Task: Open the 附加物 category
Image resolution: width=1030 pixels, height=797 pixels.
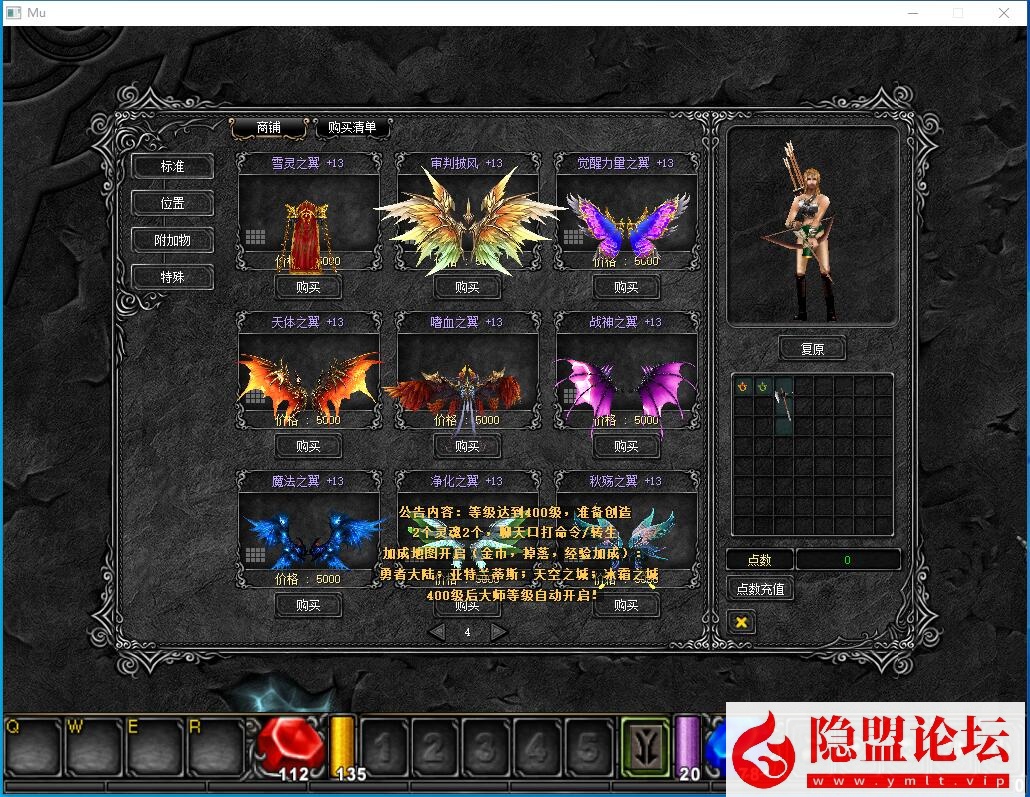Action: [173, 240]
